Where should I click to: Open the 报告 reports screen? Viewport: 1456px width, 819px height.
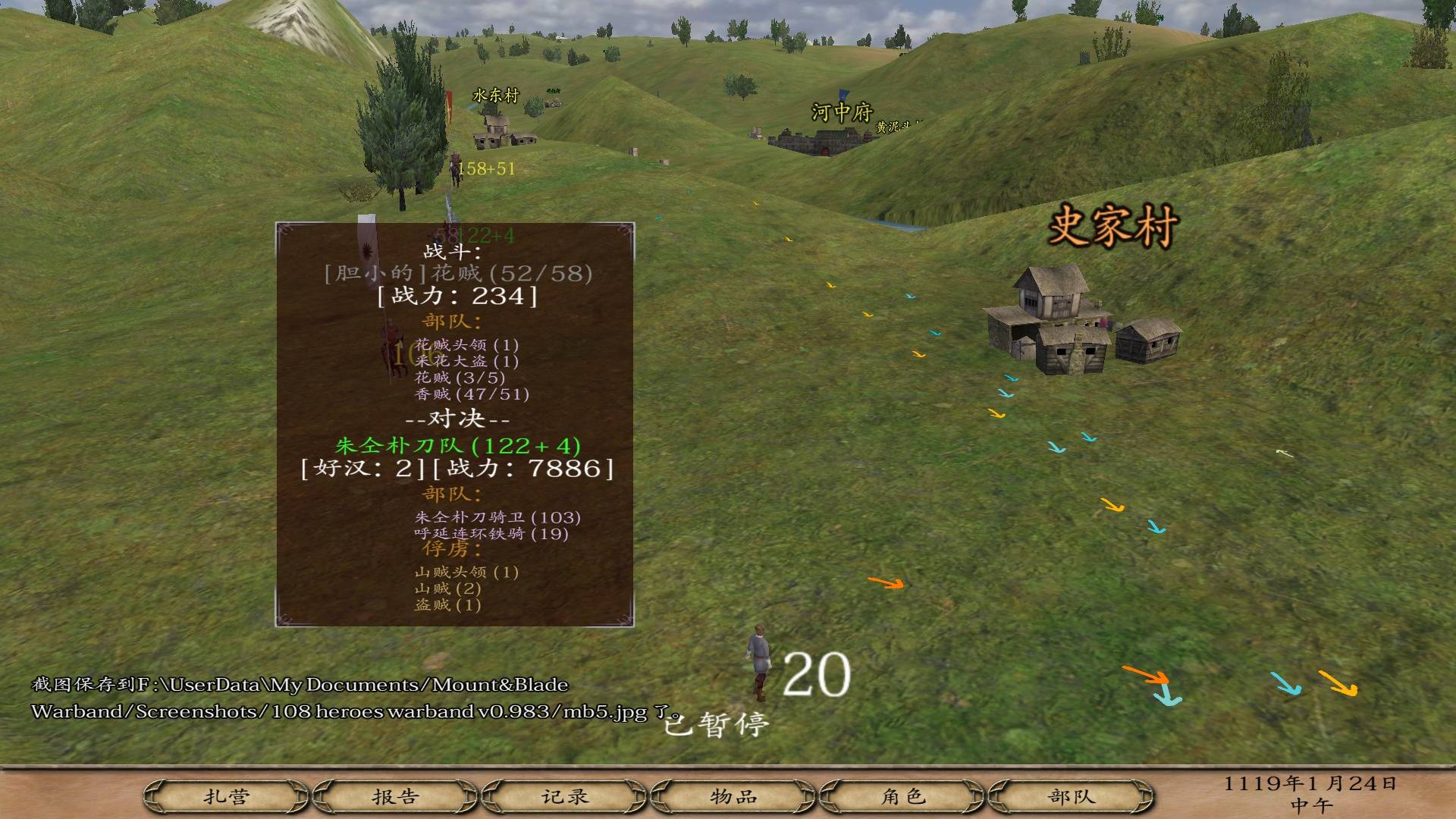coord(395,797)
